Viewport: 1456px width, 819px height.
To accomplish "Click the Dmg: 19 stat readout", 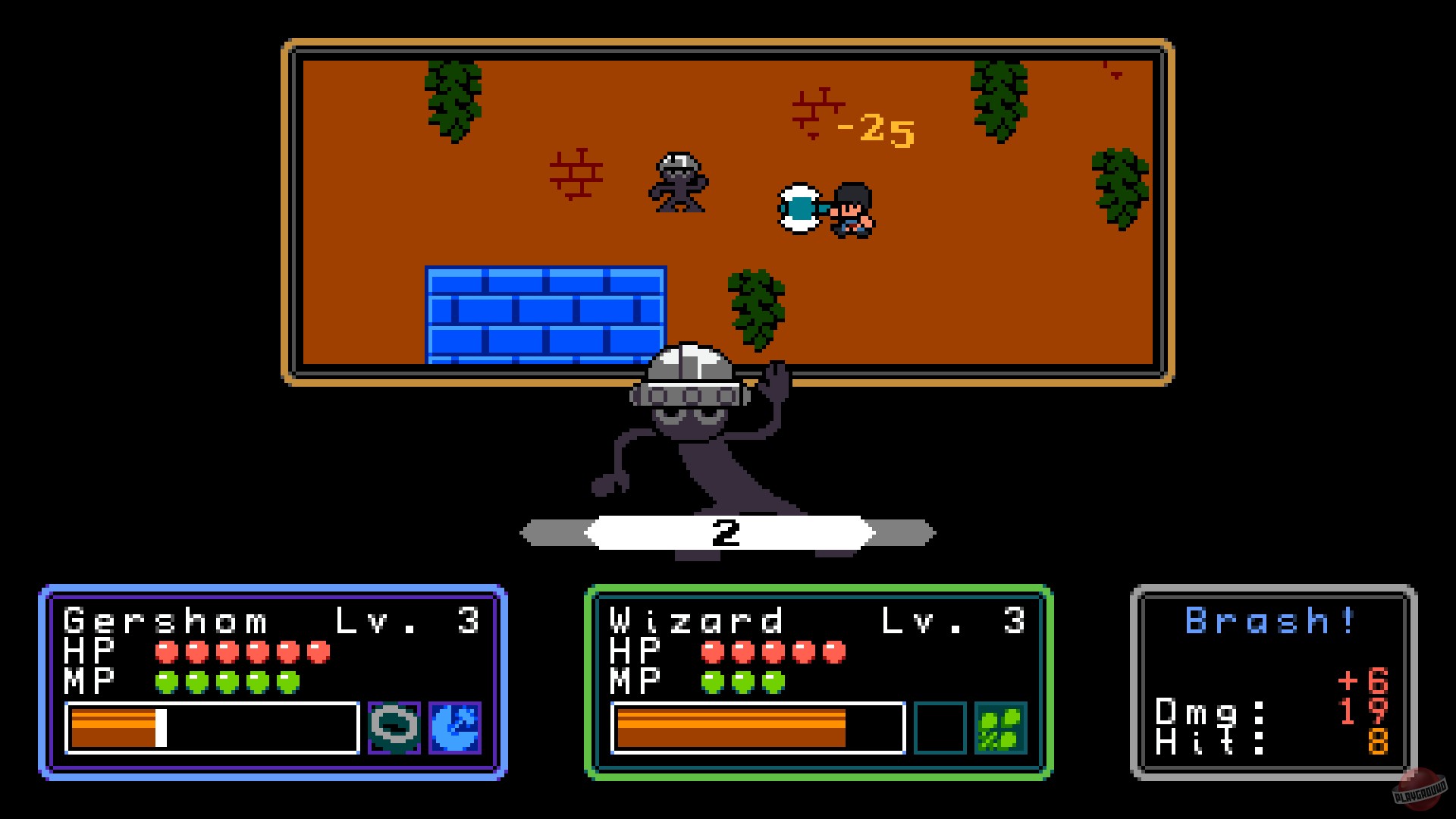I will (x=1274, y=711).
